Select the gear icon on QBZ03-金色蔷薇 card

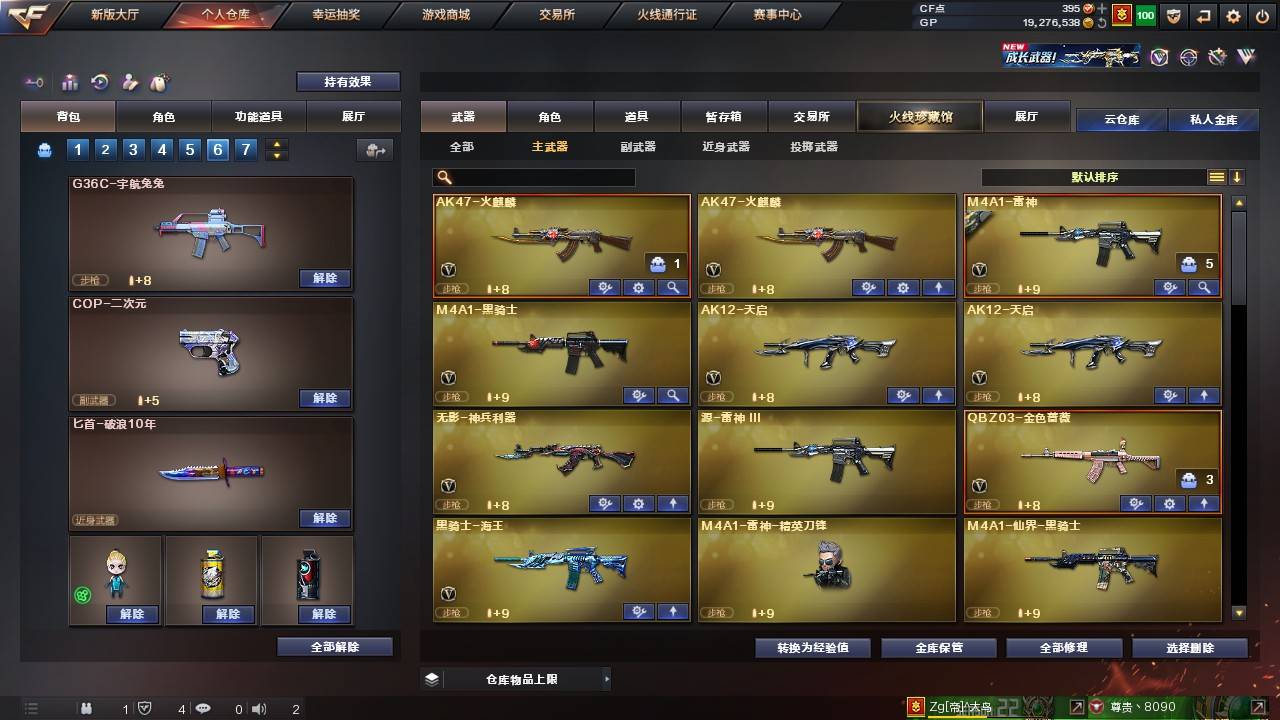coord(1168,505)
